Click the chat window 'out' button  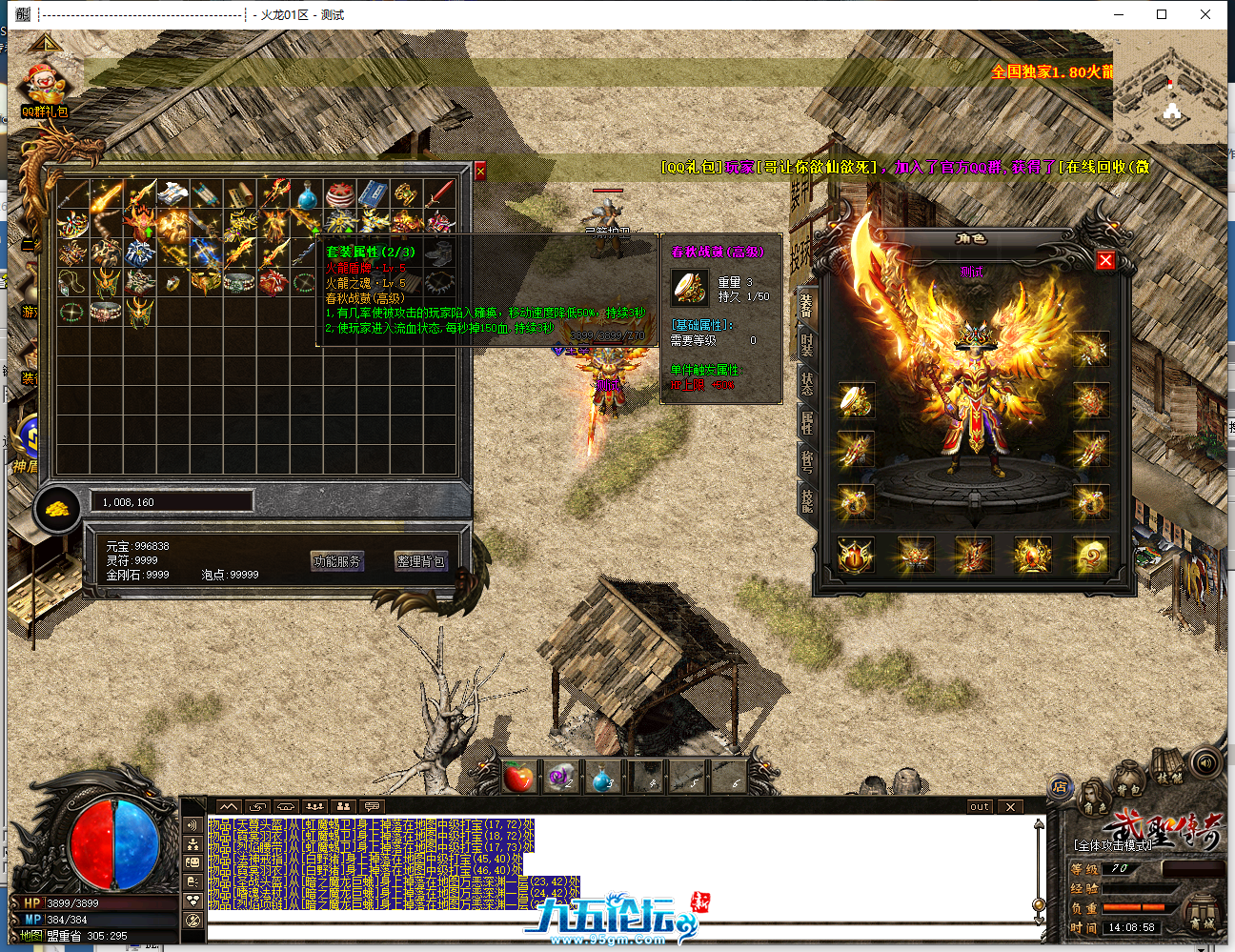coord(980,807)
